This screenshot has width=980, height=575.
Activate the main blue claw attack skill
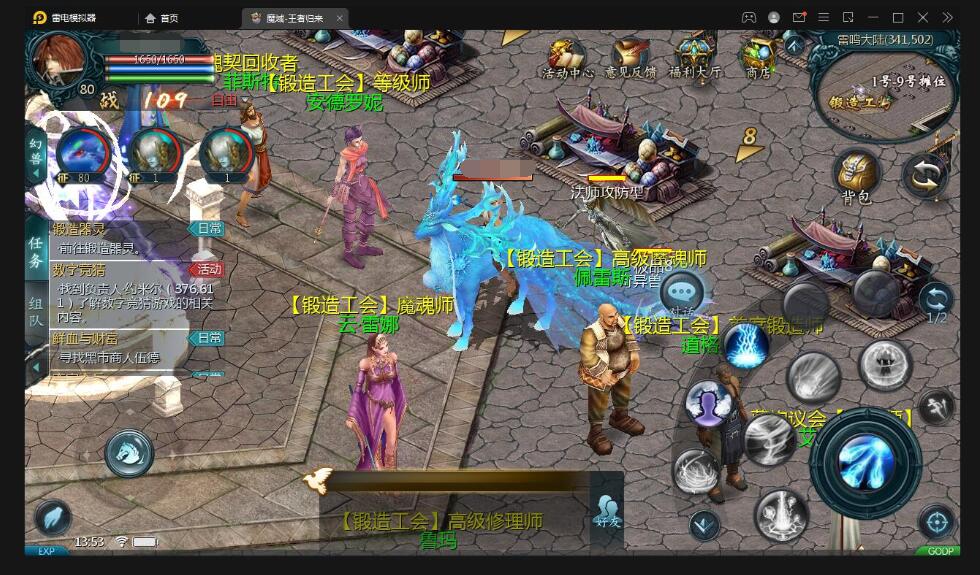tap(864, 461)
